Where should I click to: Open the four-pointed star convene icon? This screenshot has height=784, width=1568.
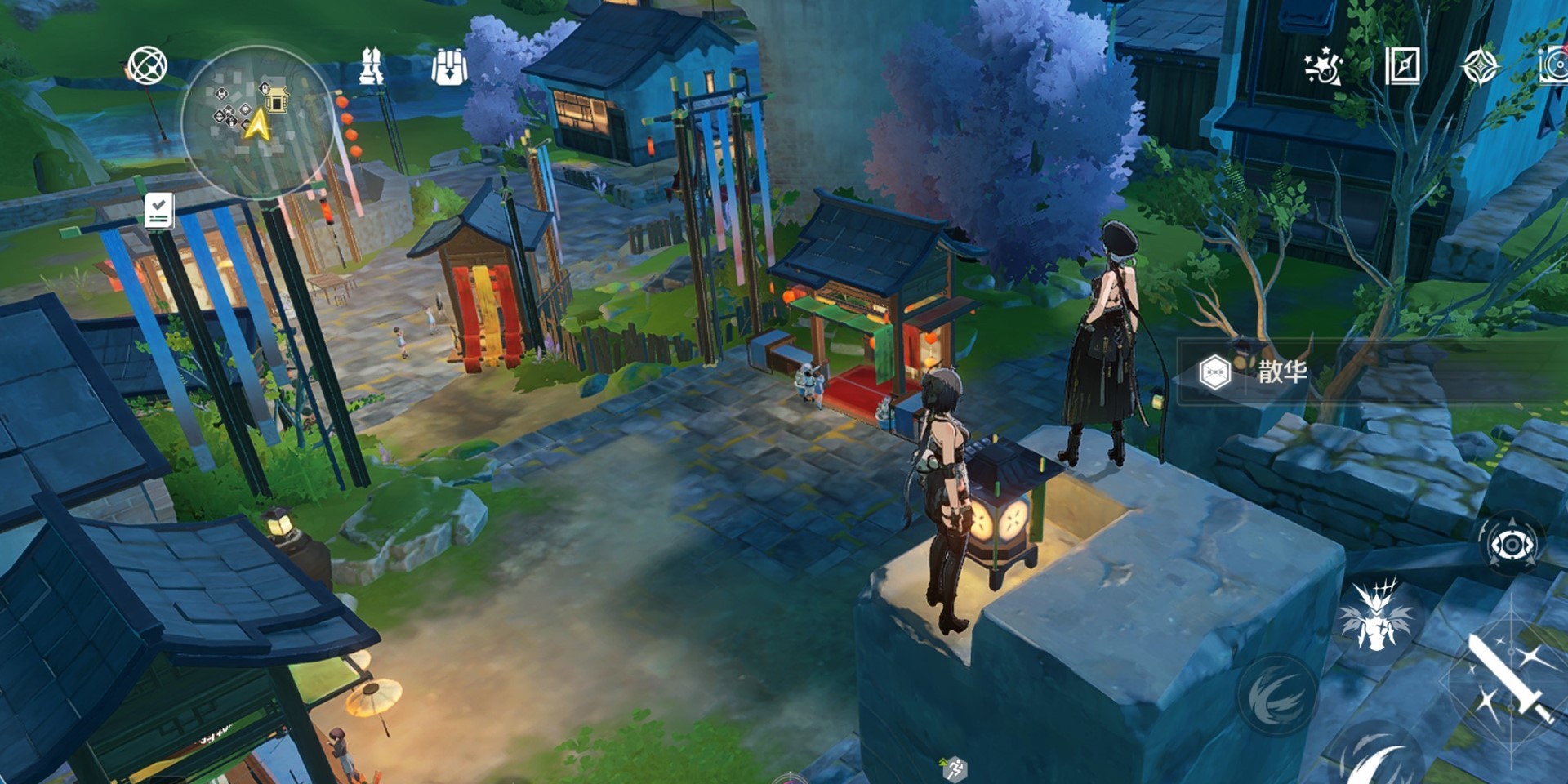pos(1480,66)
